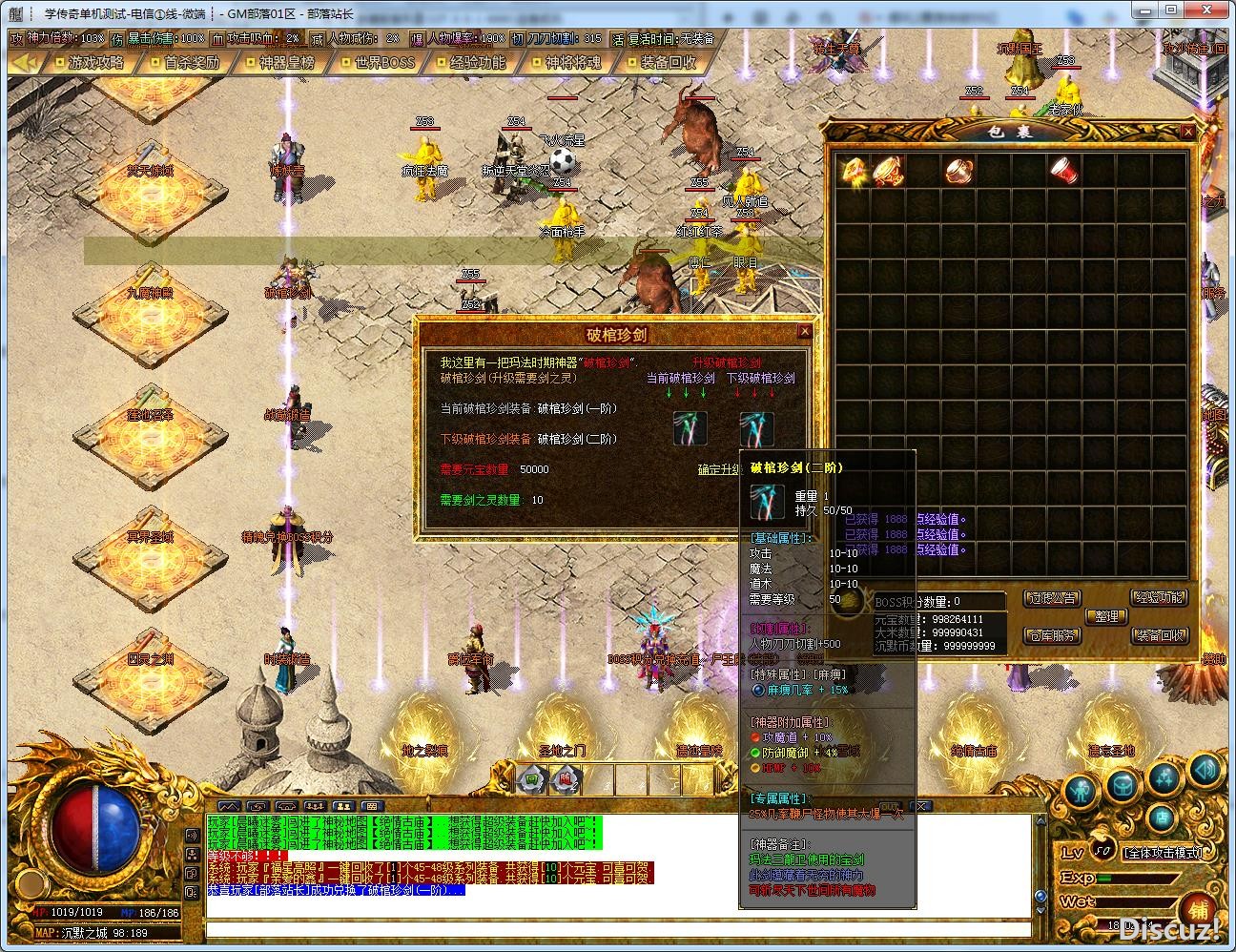Click the 经验功能 button in the bag
The height and width of the screenshot is (952, 1236).
point(1160,598)
